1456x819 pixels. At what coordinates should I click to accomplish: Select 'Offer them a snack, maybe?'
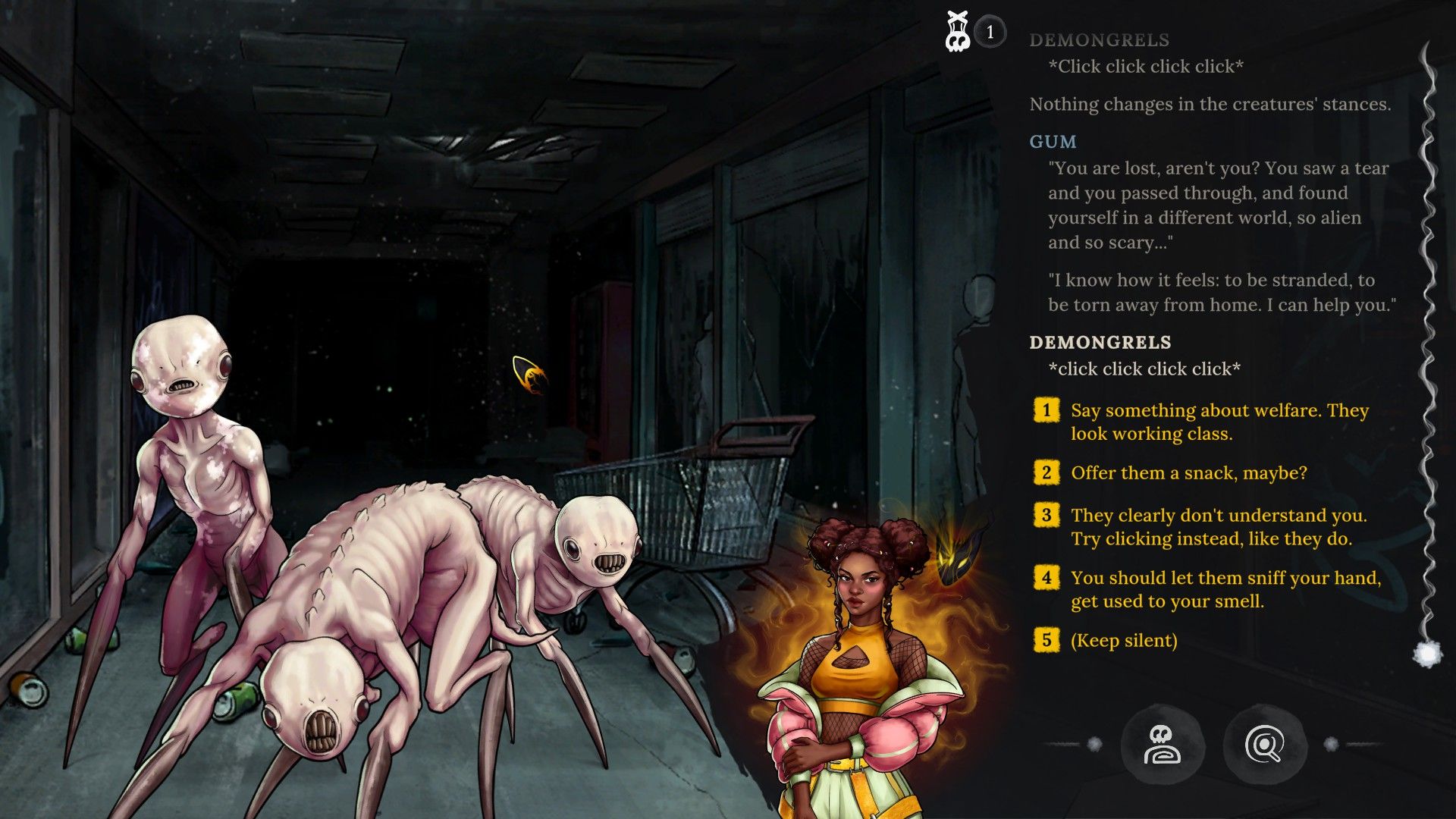click(1188, 473)
